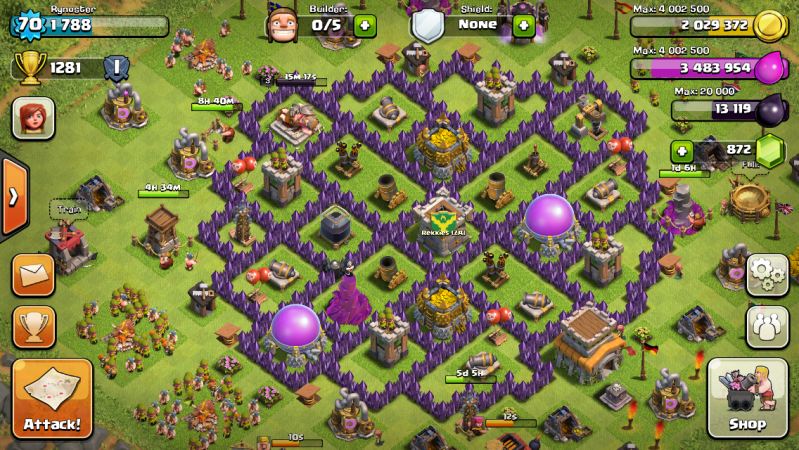
Task: Open the friends list button
Action: click(767, 326)
